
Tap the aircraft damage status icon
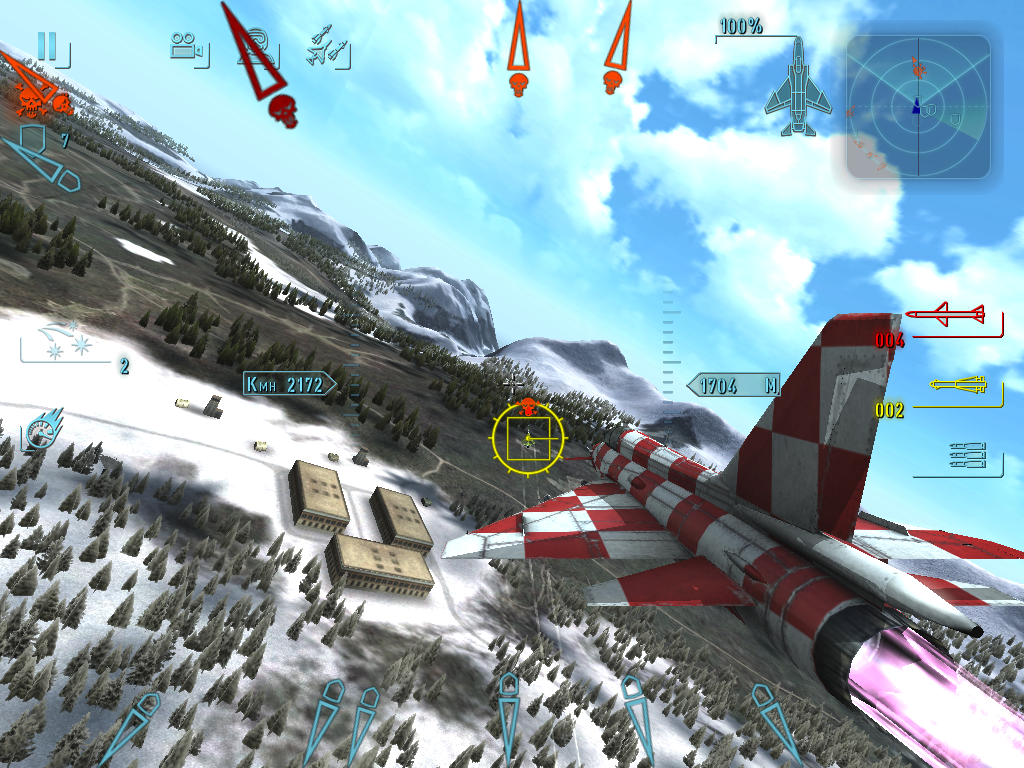[797, 88]
